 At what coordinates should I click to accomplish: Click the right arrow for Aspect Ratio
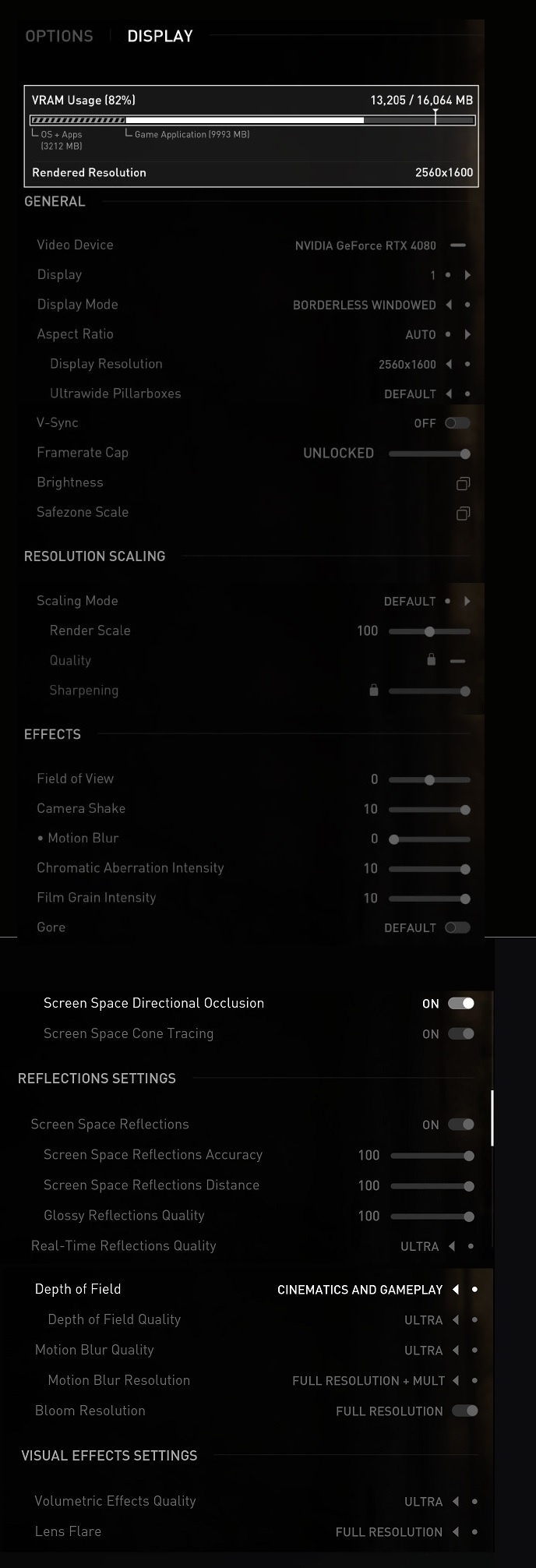click(467, 334)
